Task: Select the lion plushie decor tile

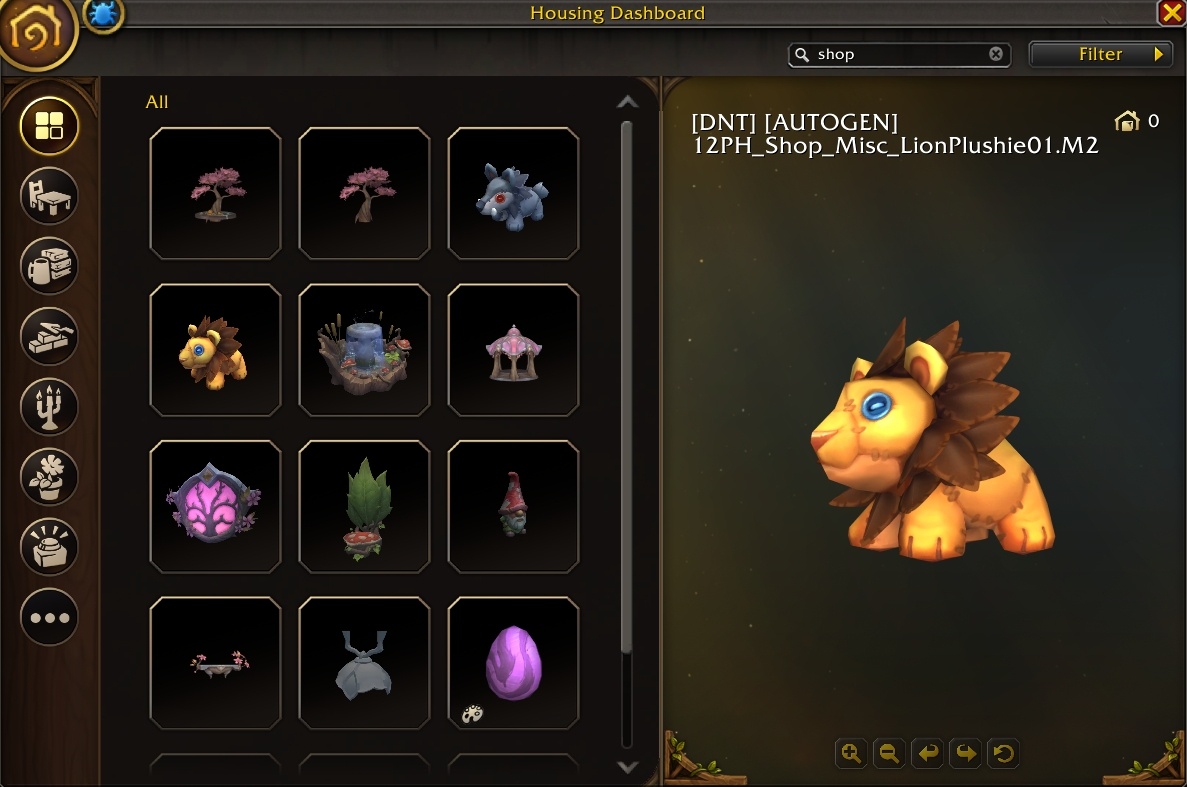Action: (x=215, y=350)
